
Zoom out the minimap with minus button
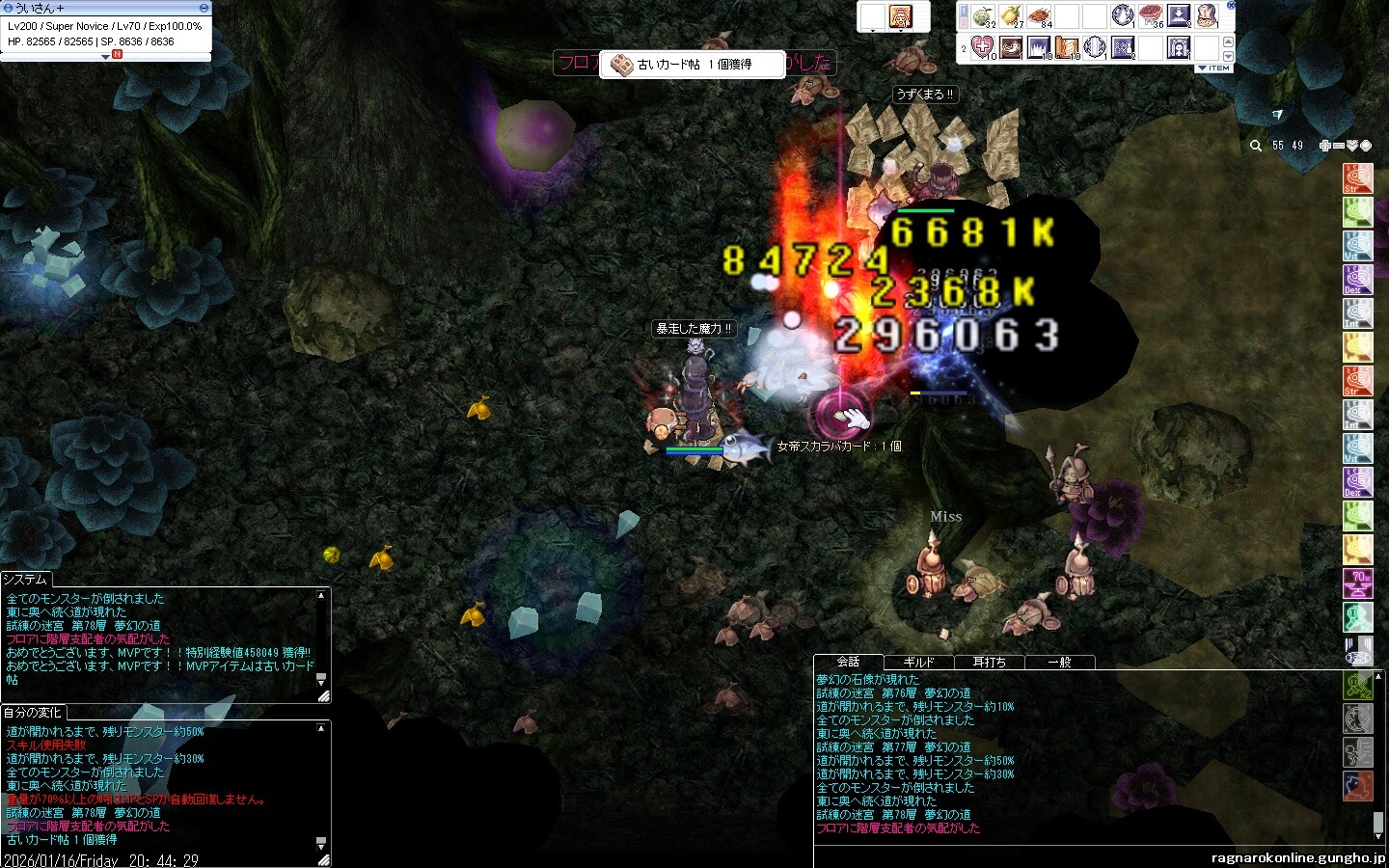coord(1339,146)
